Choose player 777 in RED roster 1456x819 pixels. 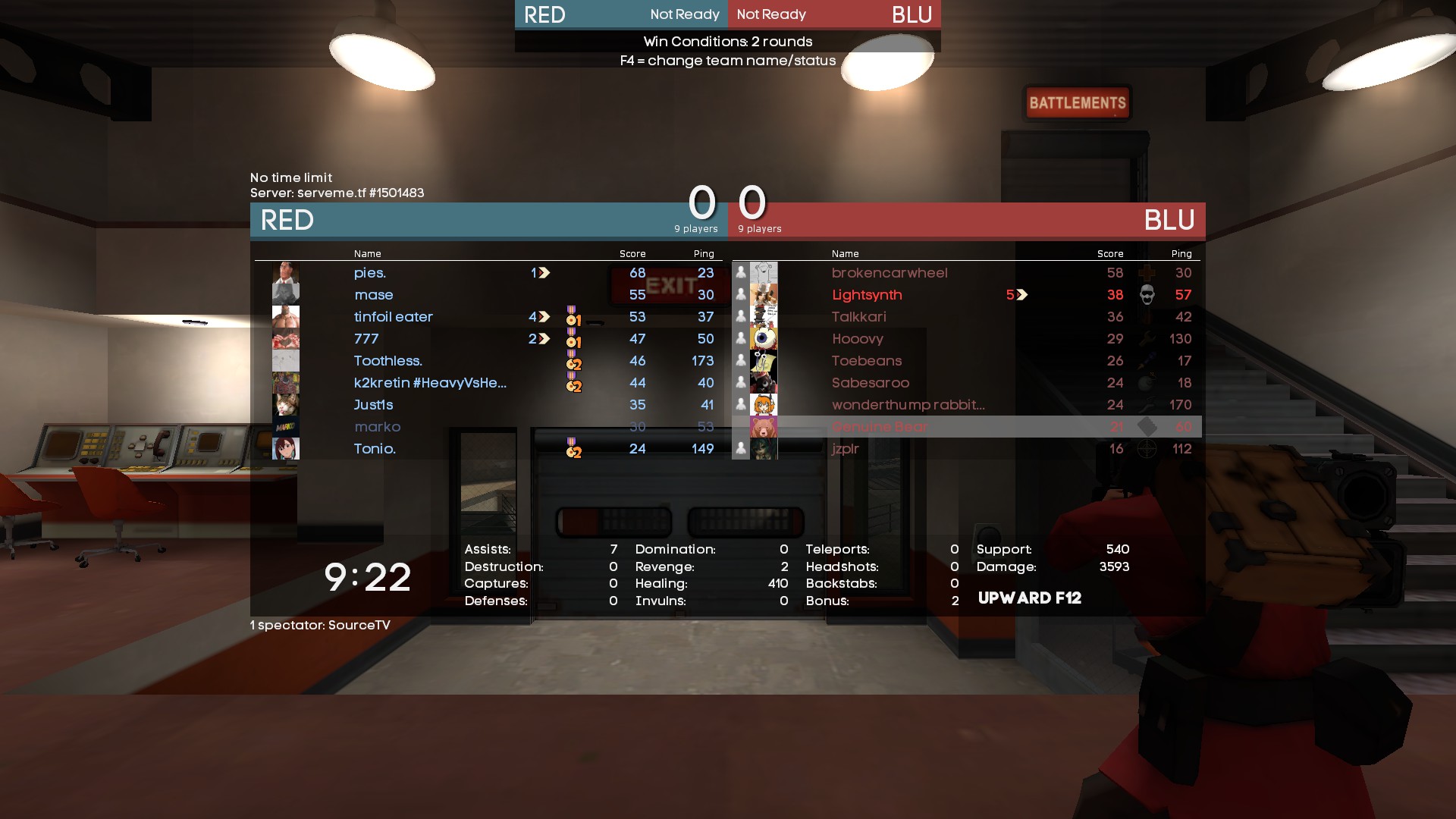click(366, 339)
